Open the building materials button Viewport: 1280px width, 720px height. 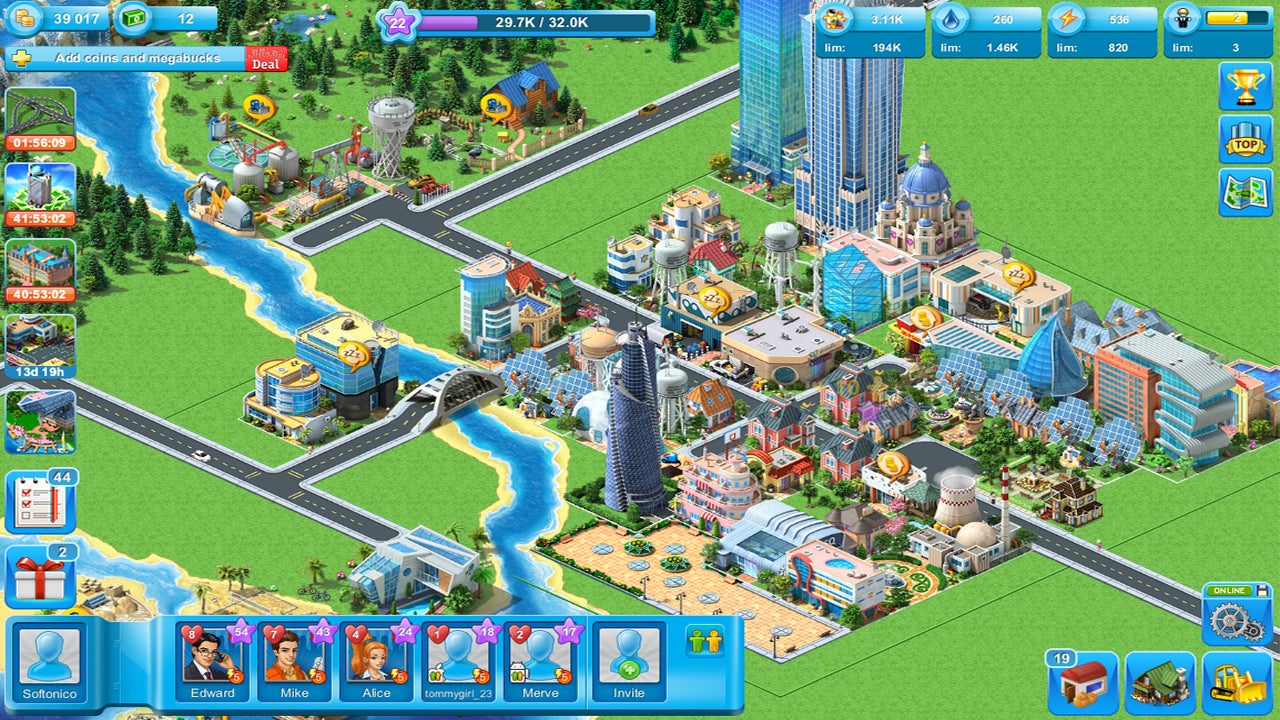[1160, 682]
